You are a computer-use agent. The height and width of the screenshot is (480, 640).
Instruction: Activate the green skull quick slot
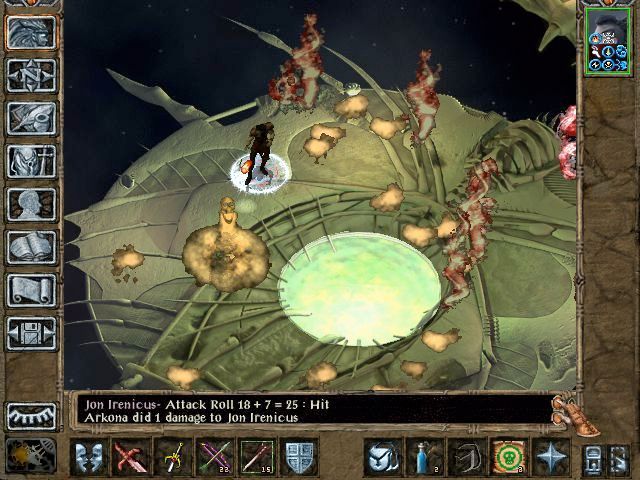coord(508,457)
